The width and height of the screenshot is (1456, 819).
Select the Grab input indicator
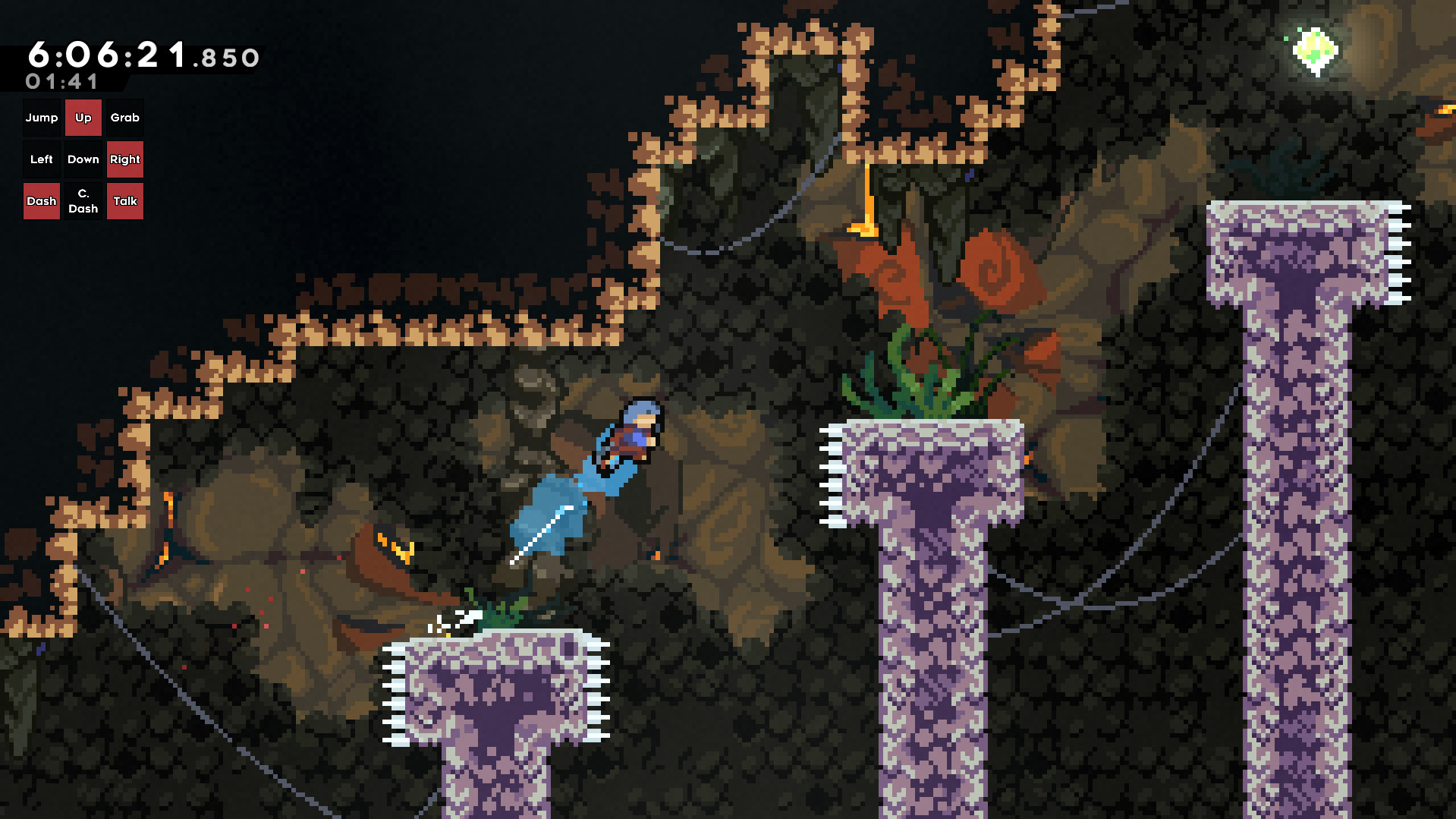click(124, 118)
